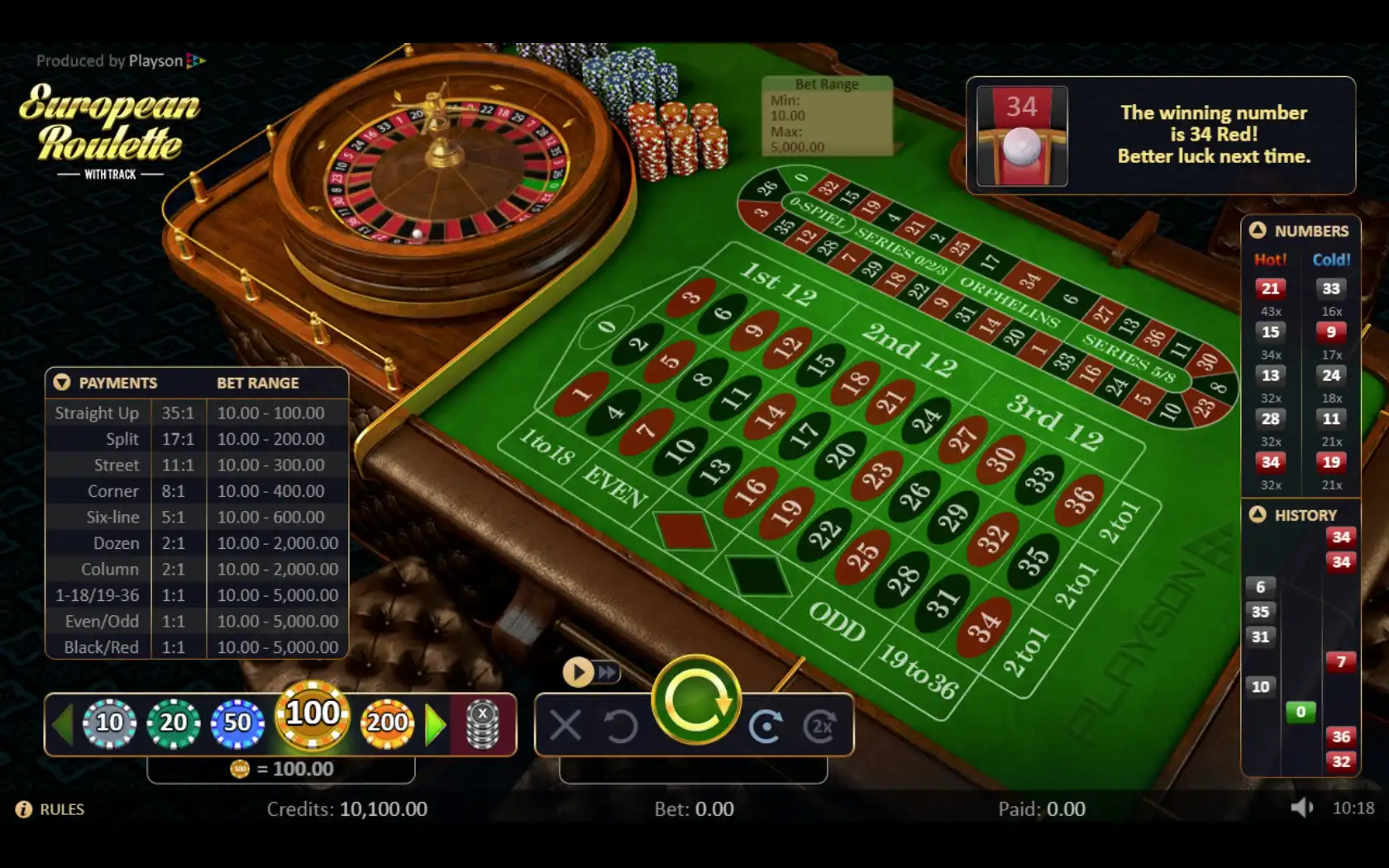The image size is (1389, 868).
Task: Collapse the PAYMENTS panel
Action: pyautogui.click(x=62, y=383)
